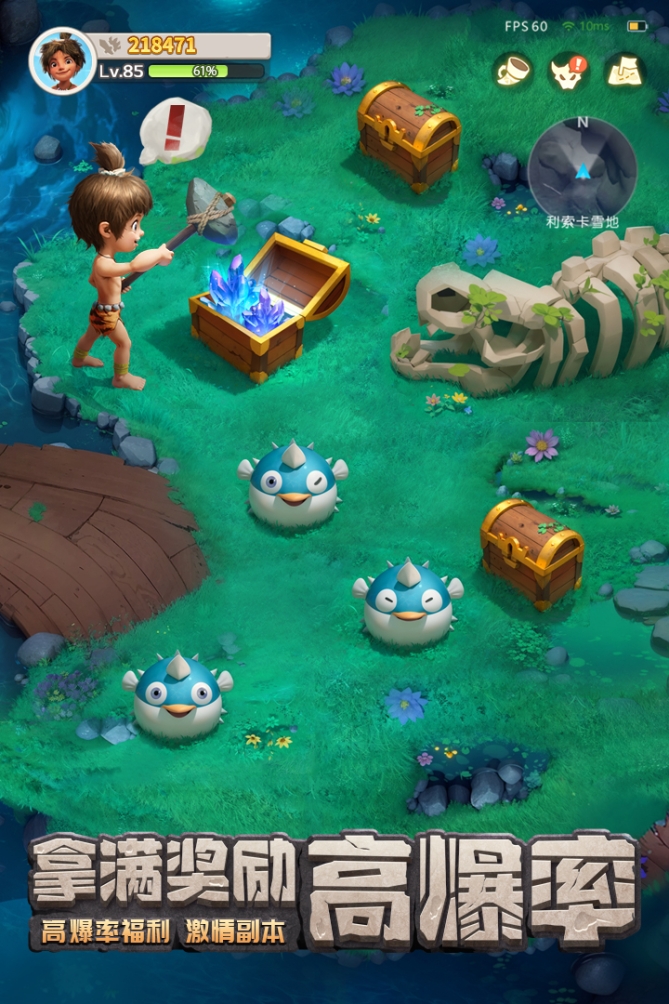Open the folded treasure map icon
The image size is (669, 1004).
(625, 70)
